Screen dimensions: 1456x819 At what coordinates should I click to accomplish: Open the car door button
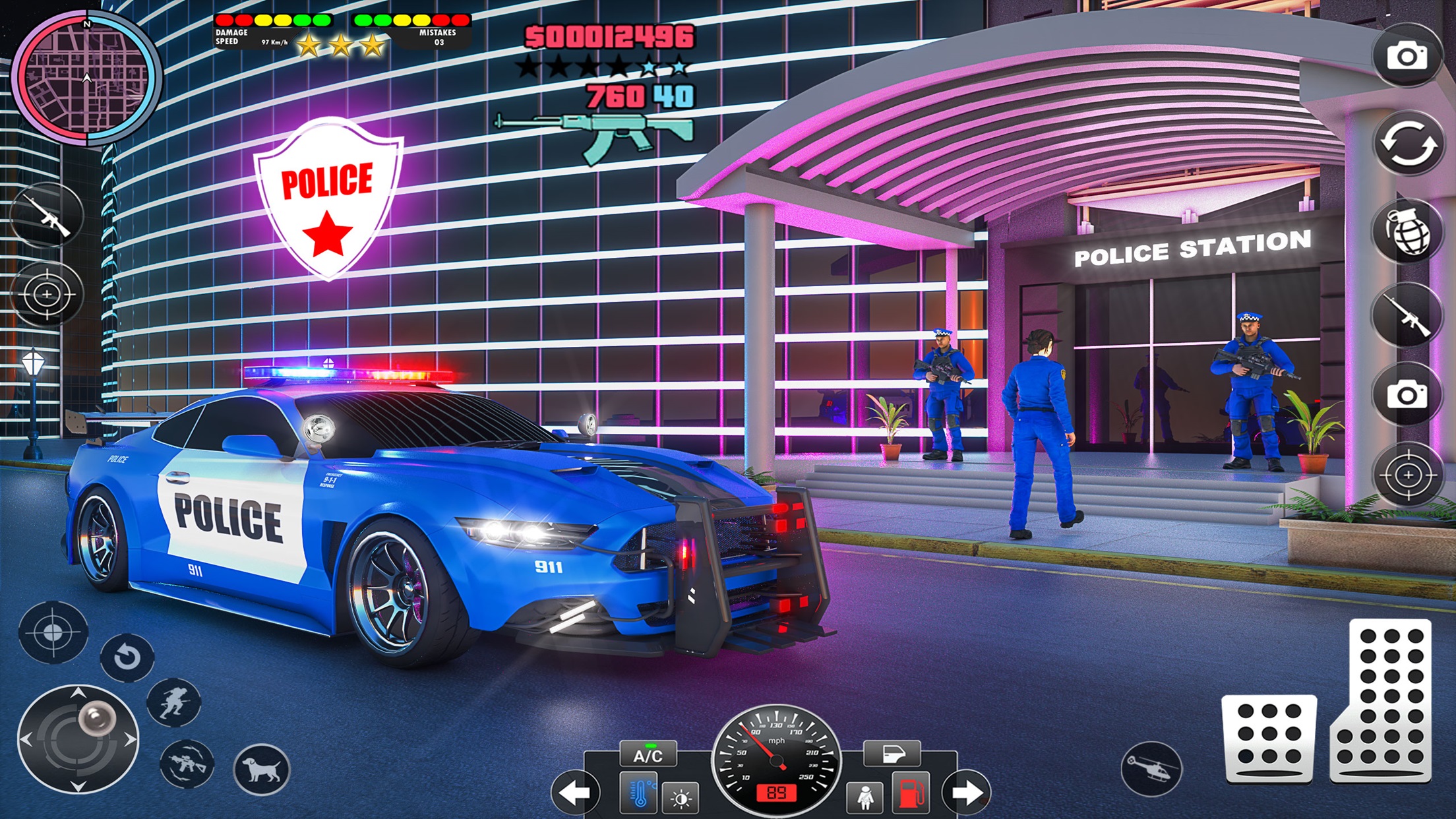(x=892, y=753)
